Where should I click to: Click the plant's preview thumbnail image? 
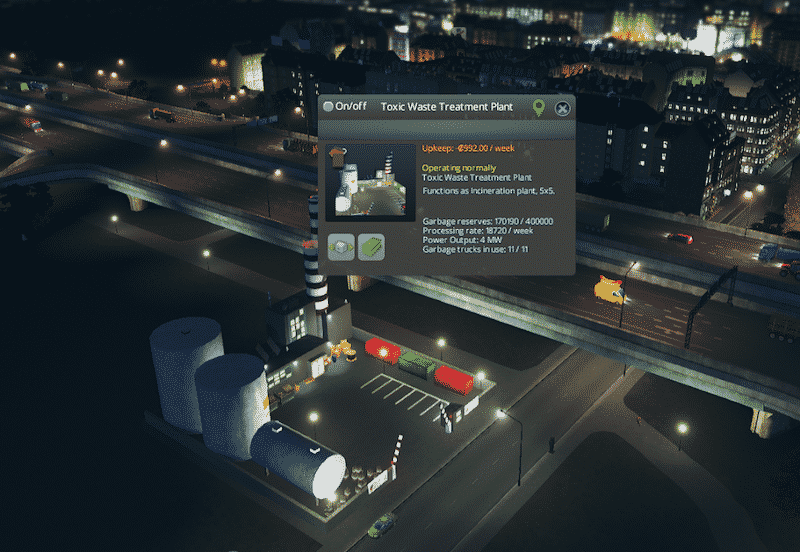click(x=370, y=181)
